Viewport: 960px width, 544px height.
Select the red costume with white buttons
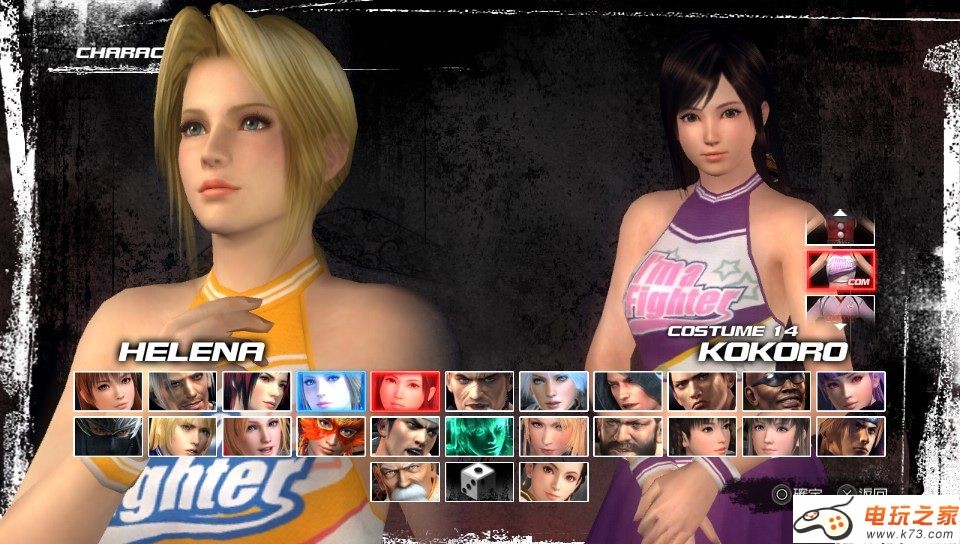coord(840,231)
